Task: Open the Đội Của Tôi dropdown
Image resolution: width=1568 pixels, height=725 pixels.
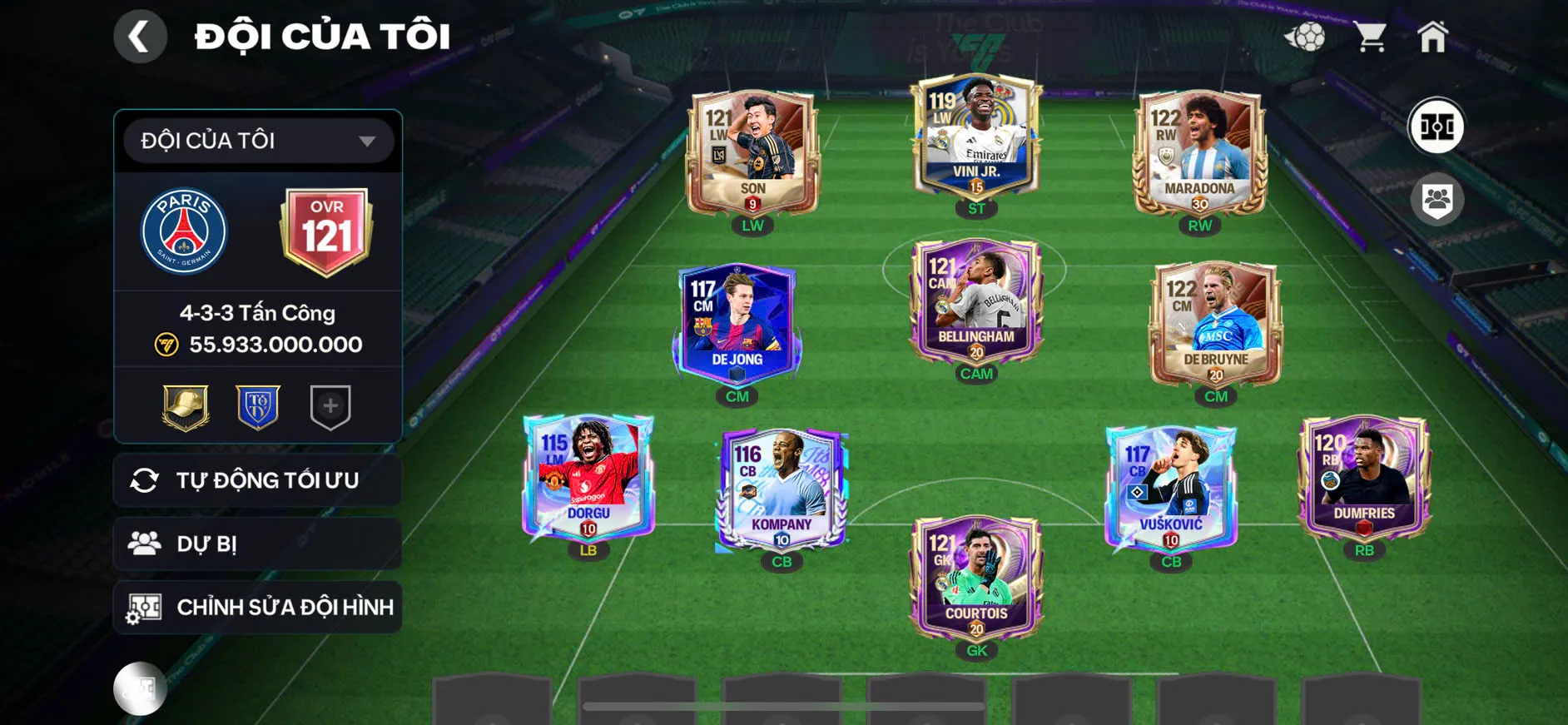Action: pyautogui.click(x=258, y=141)
